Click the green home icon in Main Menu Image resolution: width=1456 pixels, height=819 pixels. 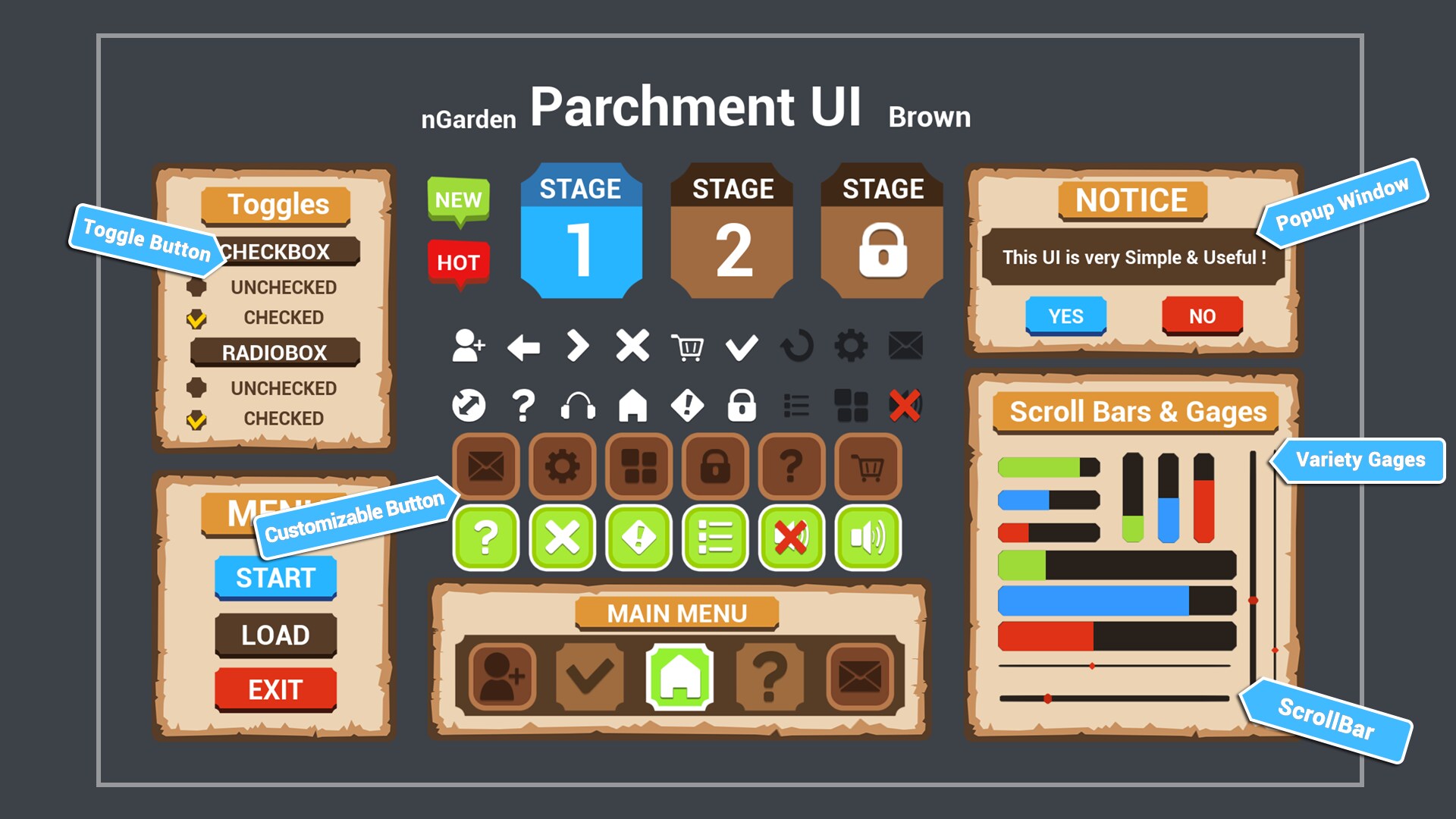click(681, 679)
